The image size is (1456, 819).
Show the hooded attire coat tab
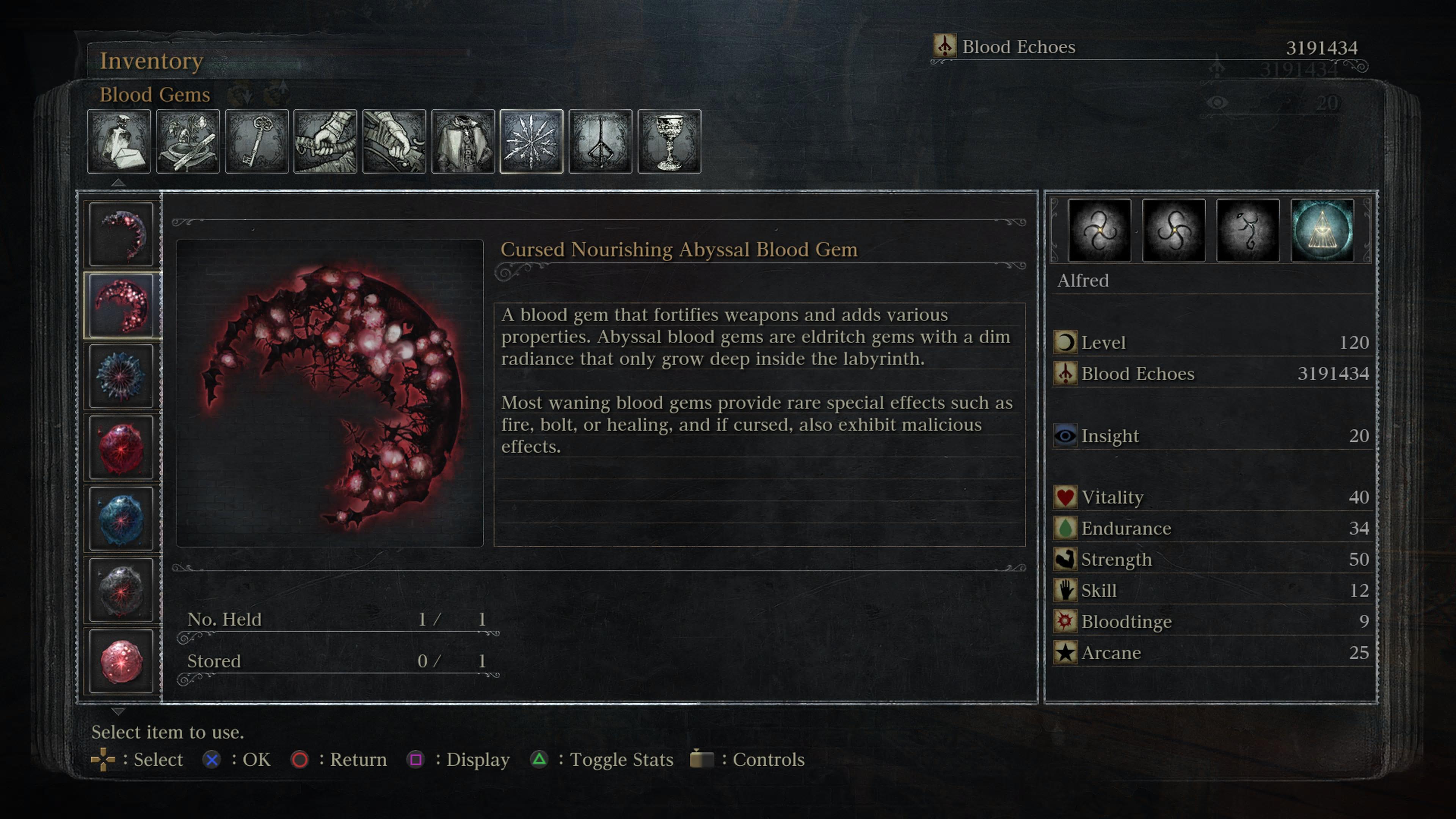[x=463, y=141]
